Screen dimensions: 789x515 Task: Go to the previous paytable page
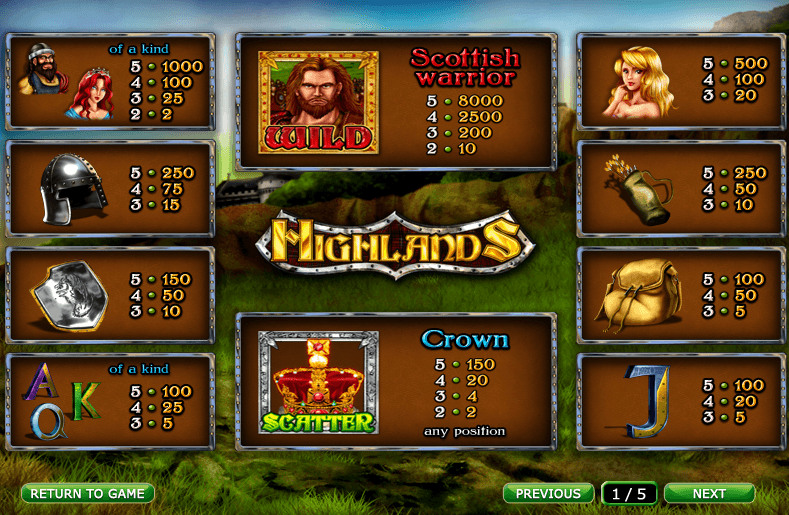coord(548,493)
